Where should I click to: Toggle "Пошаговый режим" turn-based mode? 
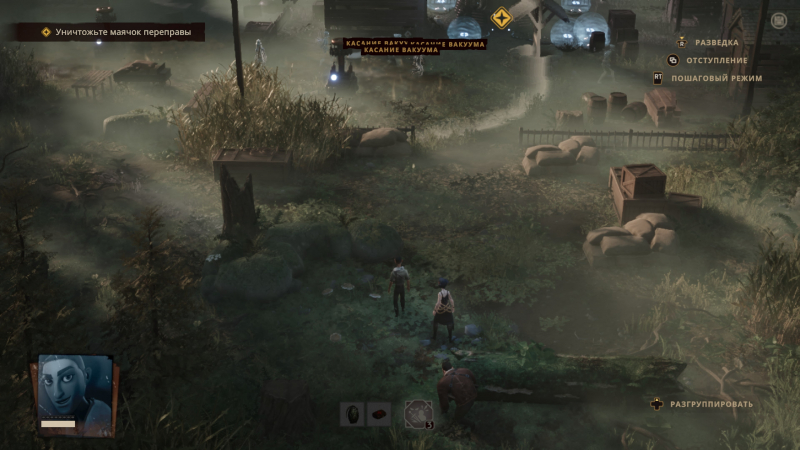716,78
